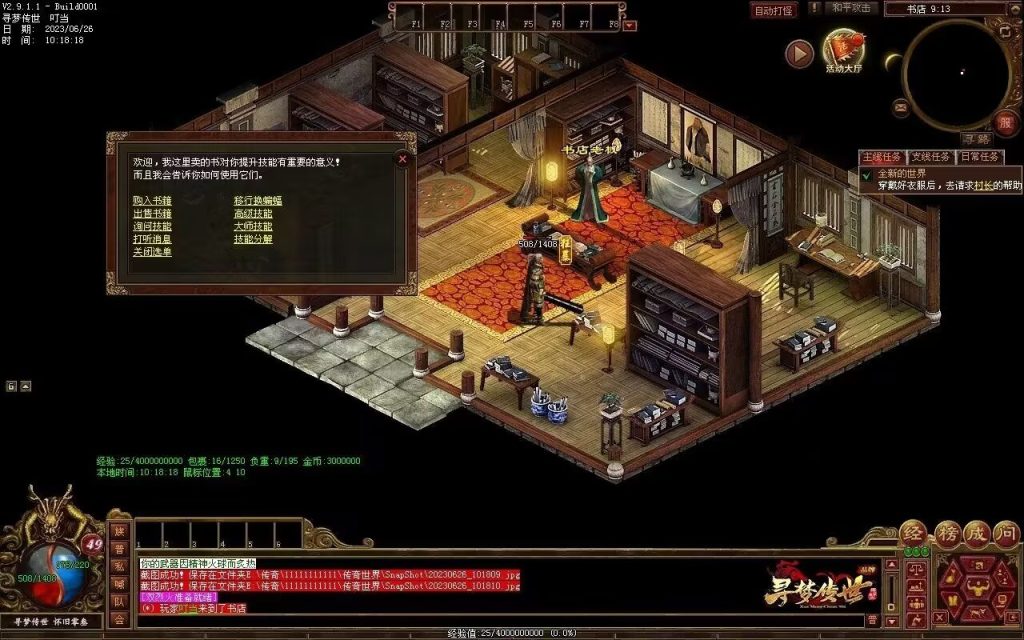Choose 购入书籍 to buy books
The image size is (1024, 640).
(x=152, y=200)
